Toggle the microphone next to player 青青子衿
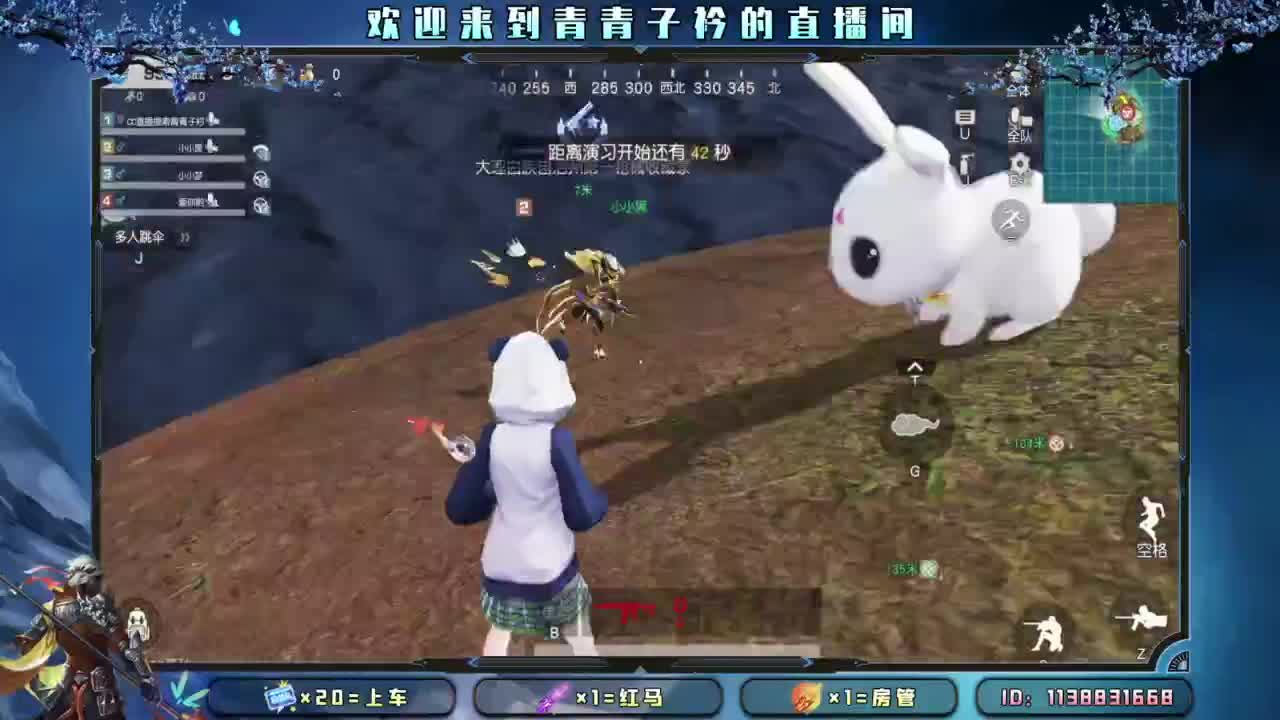The image size is (1280, 720). 211,121
